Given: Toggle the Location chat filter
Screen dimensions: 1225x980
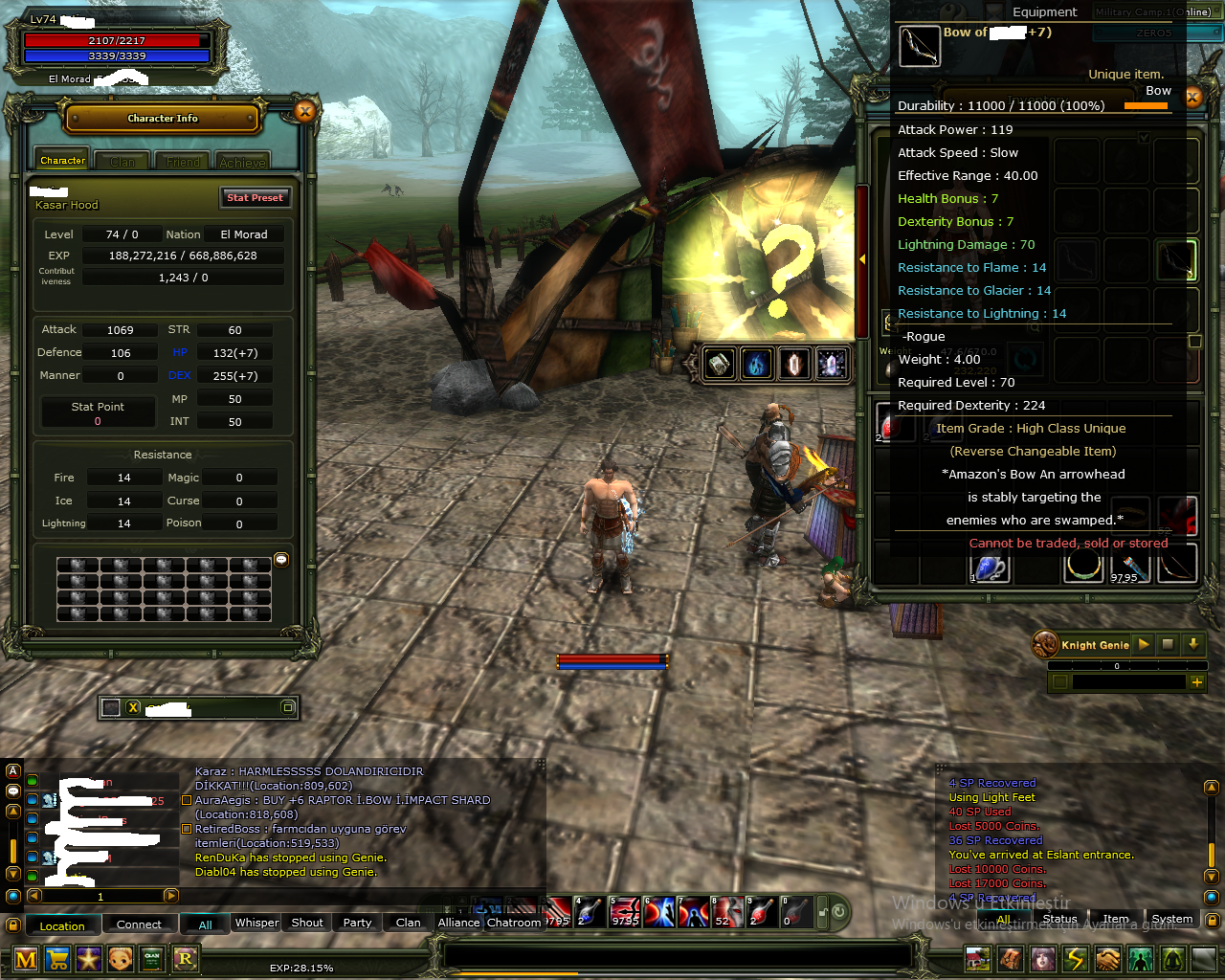Looking at the screenshot, I should 61,924.
